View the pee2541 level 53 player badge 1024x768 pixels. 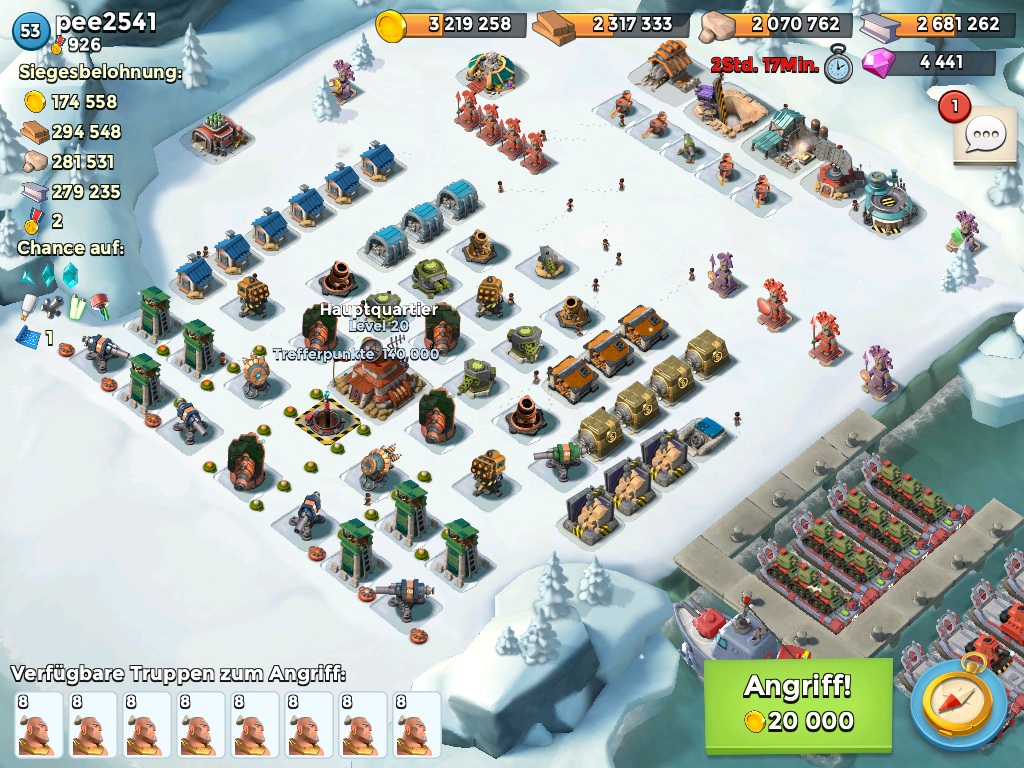click(x=31, y=31)
